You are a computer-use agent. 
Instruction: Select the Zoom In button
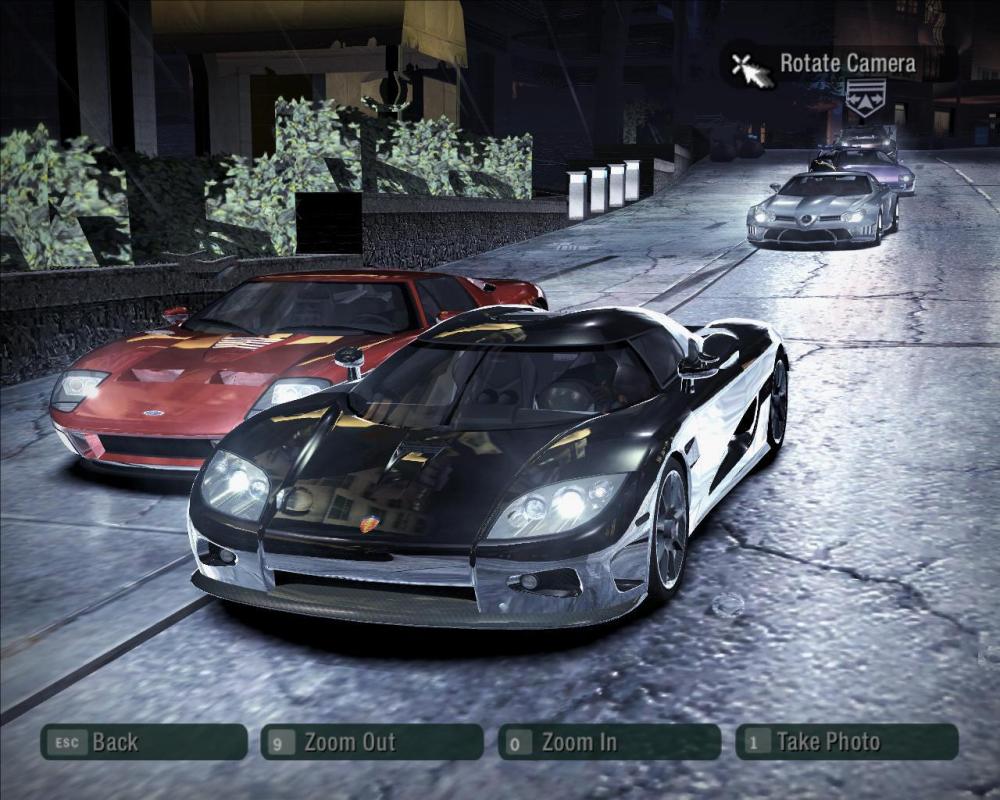pos(608,742)
